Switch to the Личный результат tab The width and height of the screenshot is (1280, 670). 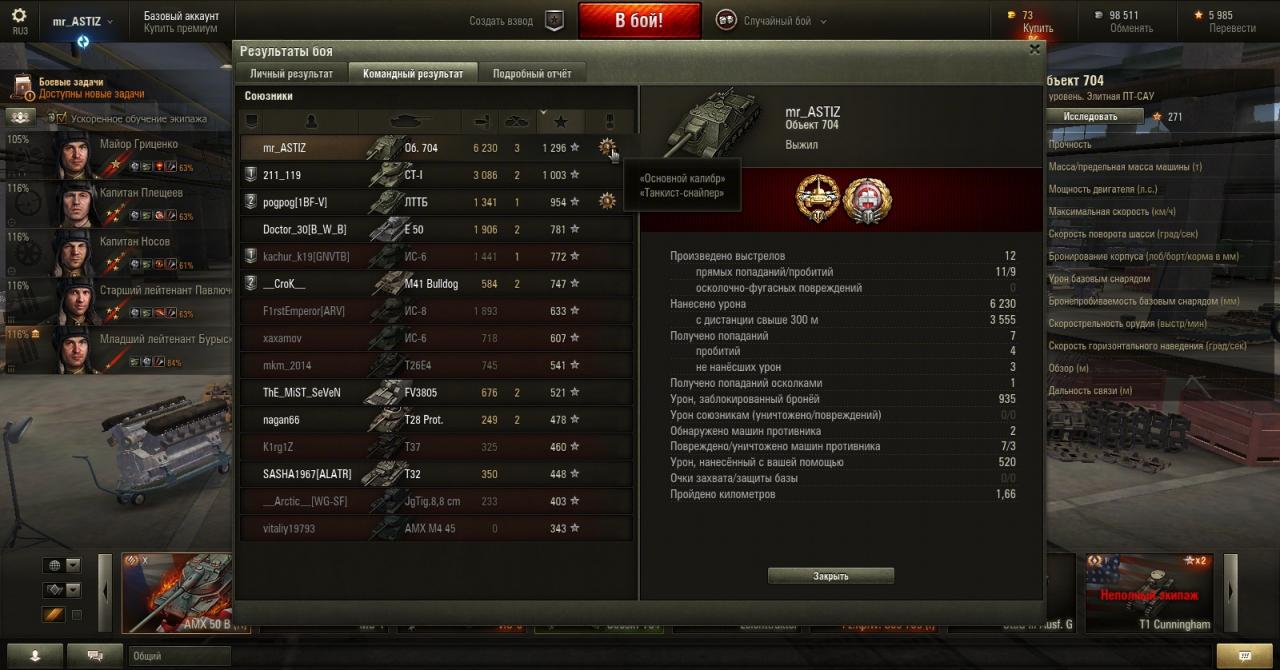tap(291, 74)
